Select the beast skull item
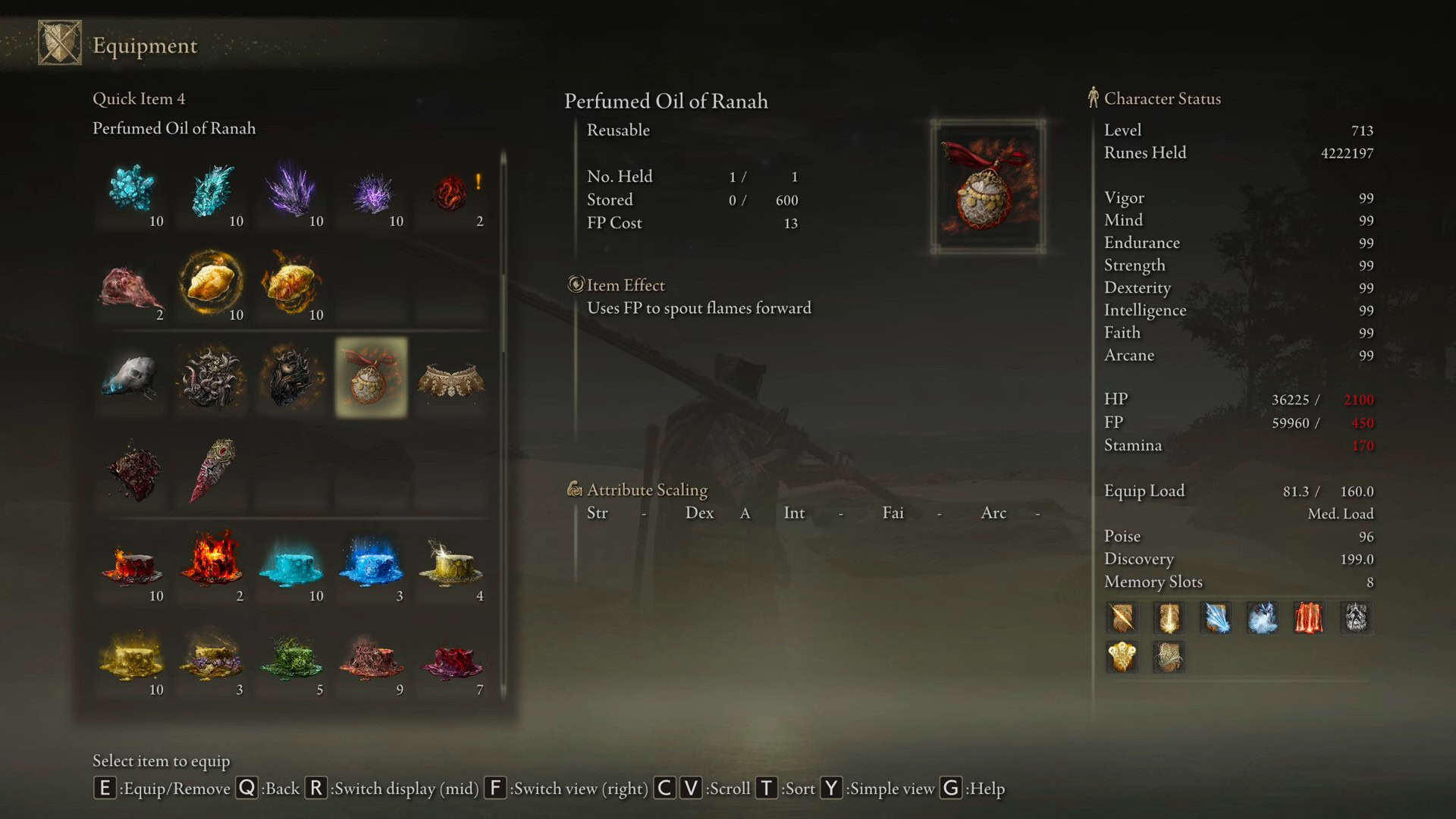This screenshot has height=819, width=1456. 132,377
